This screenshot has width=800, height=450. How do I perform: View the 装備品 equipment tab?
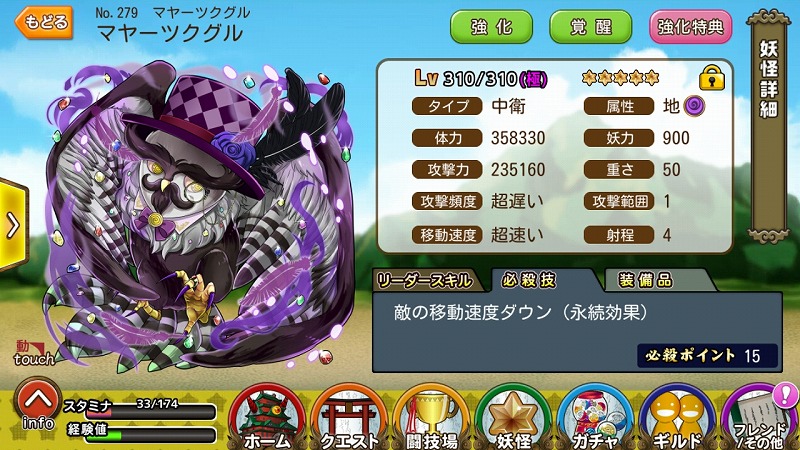click(644, 279)
